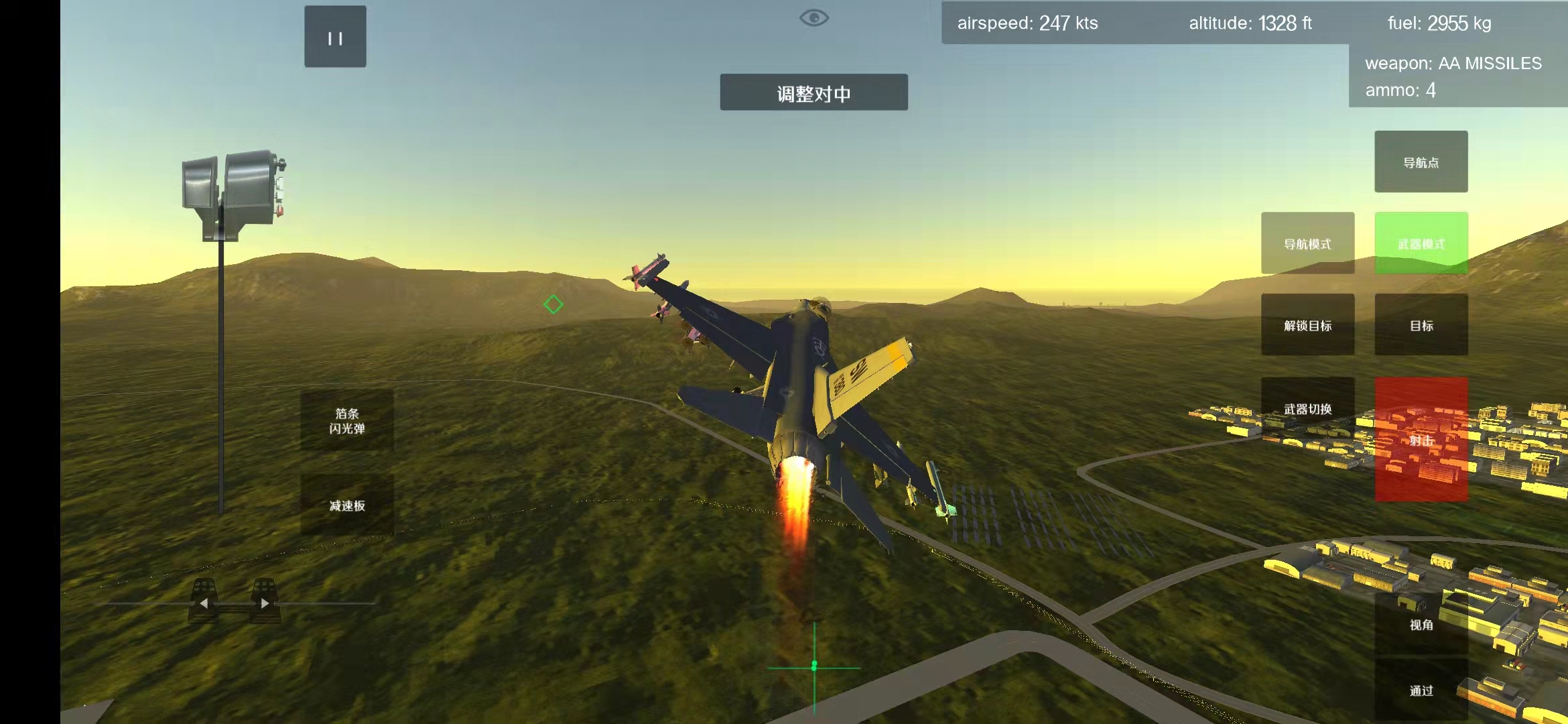The height and width of the screenshot is (724, 1568).
Task: Toggle the 减速板 airbrake
Action: (347, 505)
